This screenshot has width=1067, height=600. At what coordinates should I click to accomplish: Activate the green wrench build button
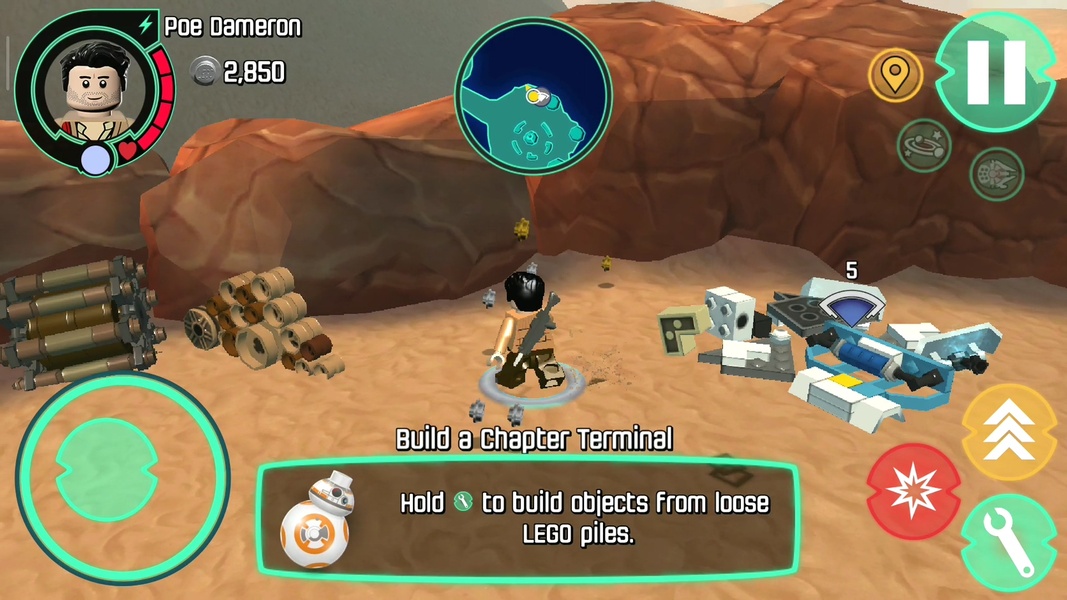click(x=1008, y=543)
